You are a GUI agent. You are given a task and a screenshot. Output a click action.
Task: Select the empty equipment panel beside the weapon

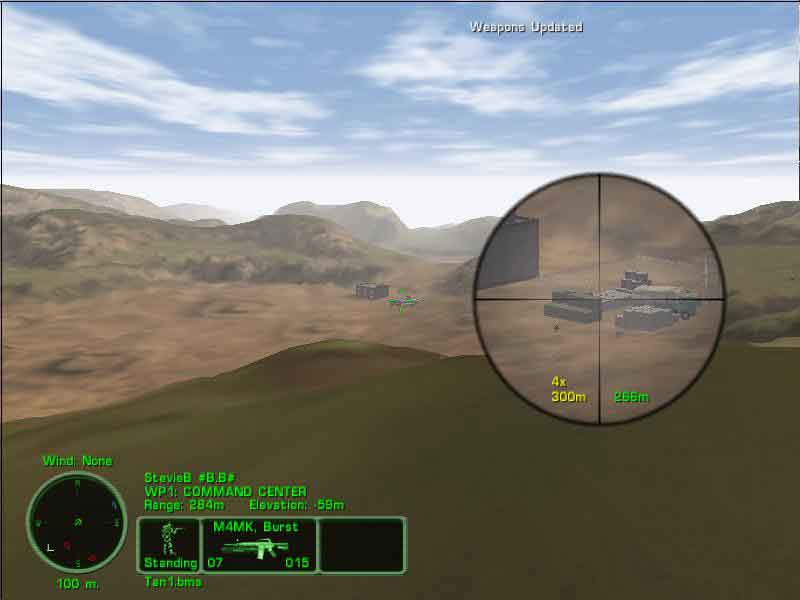362,545
